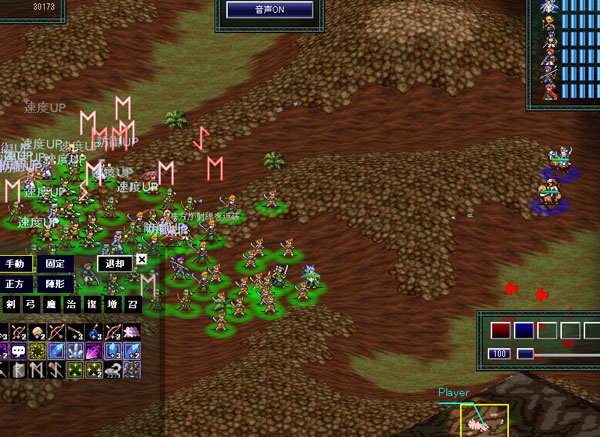
Task: Toggle the 音声ON sound button
Action: (x=269, y=10)
